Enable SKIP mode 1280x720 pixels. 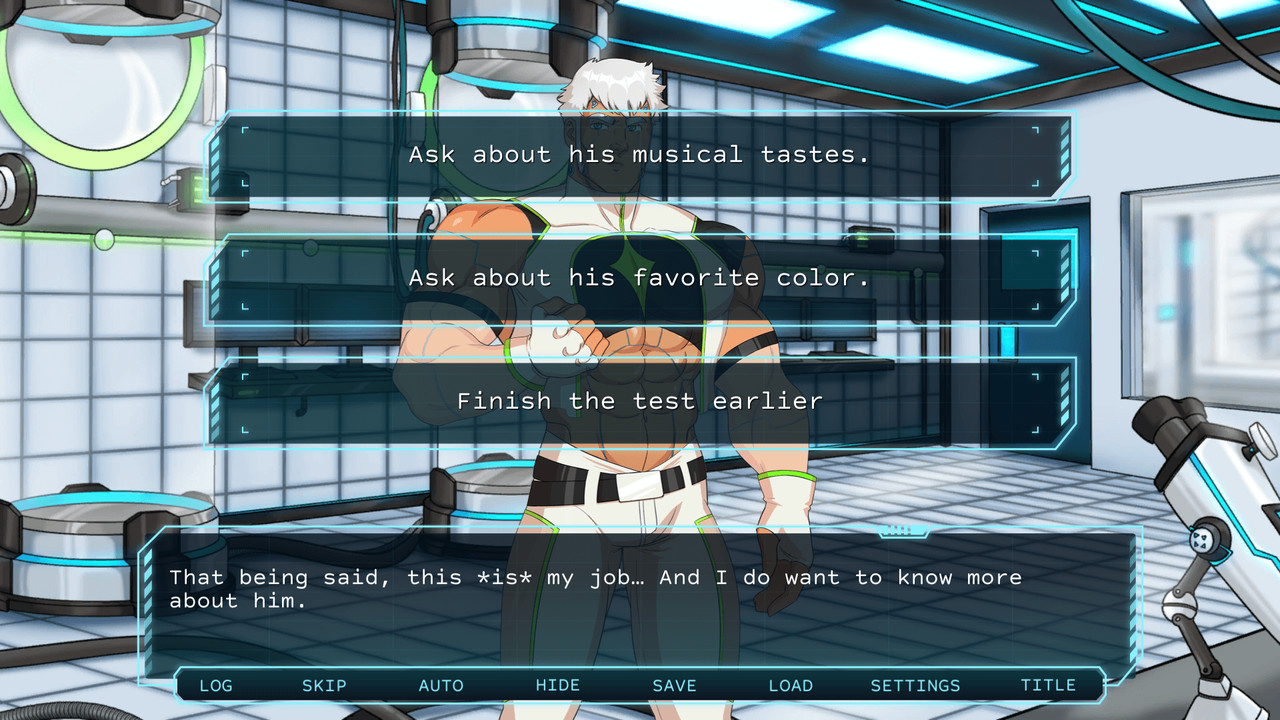click(323, 686)
